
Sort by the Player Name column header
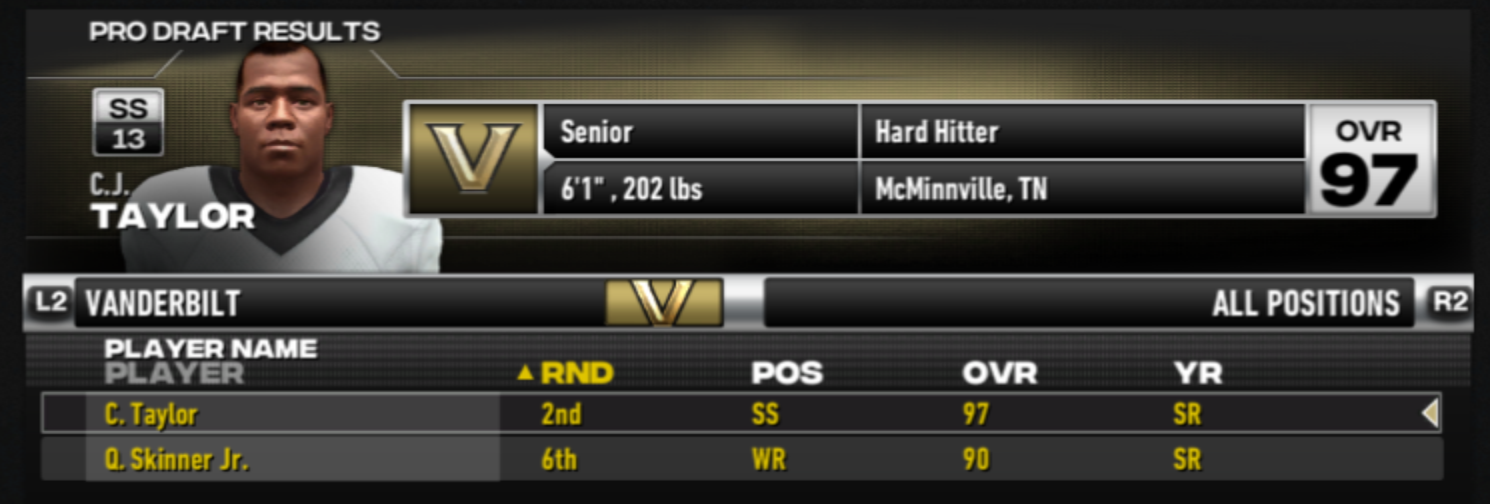pyautogui.click(x=210, y=350)
